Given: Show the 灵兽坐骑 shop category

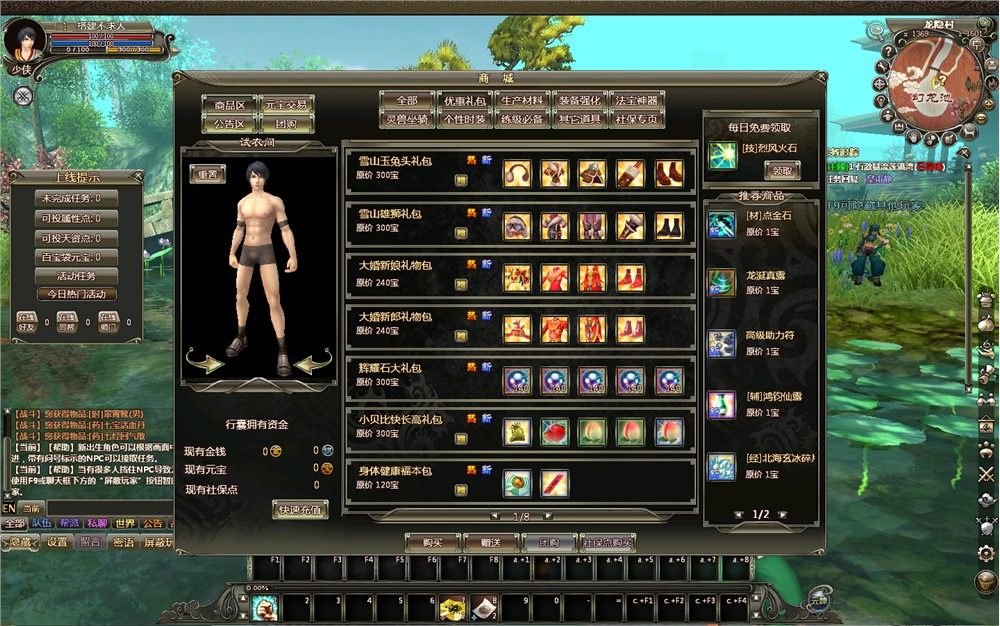Looking at the screenshot, I should click(408, 119).
